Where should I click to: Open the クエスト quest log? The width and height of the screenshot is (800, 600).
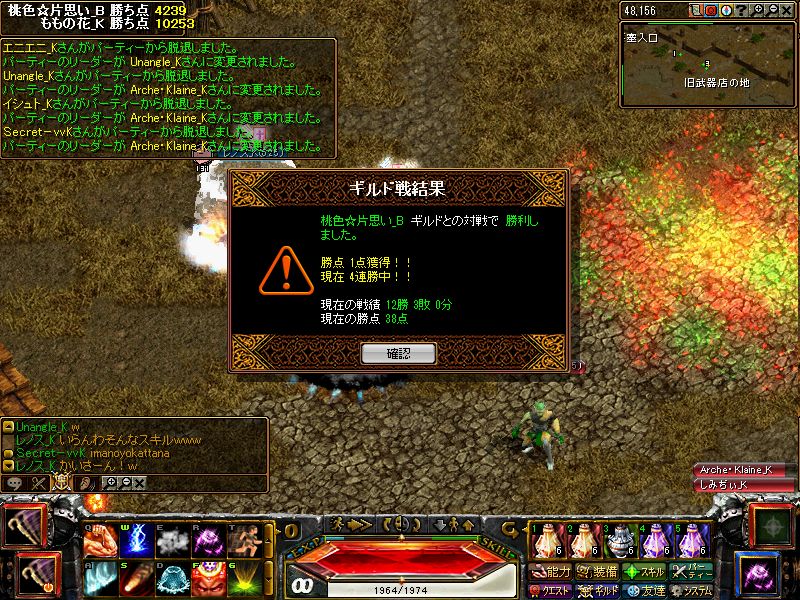551,590
